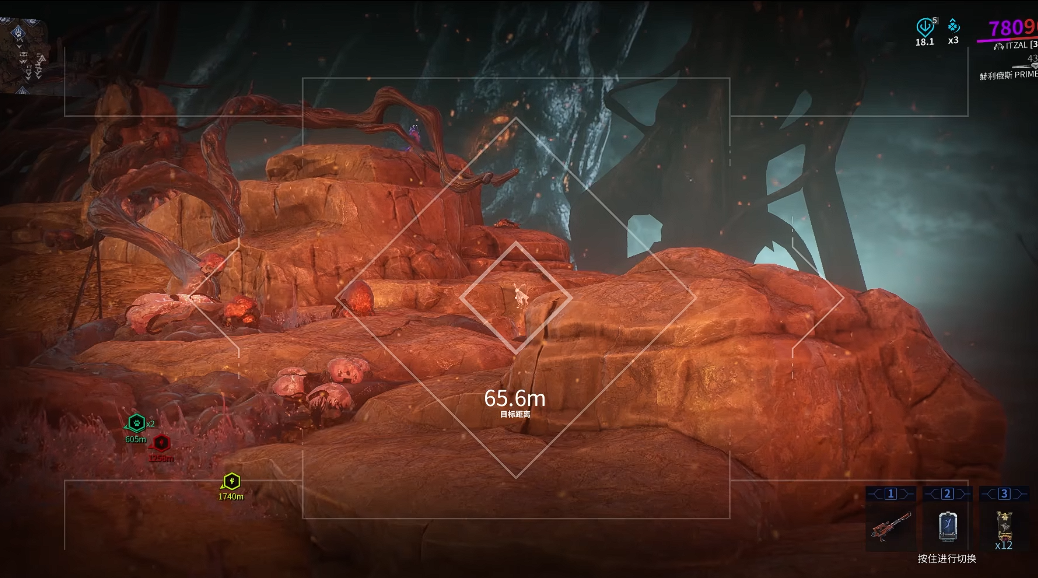Click the green paw print waypoint marker
The width and height of the screenshot is (1038, 578).
tap(137, 424)
